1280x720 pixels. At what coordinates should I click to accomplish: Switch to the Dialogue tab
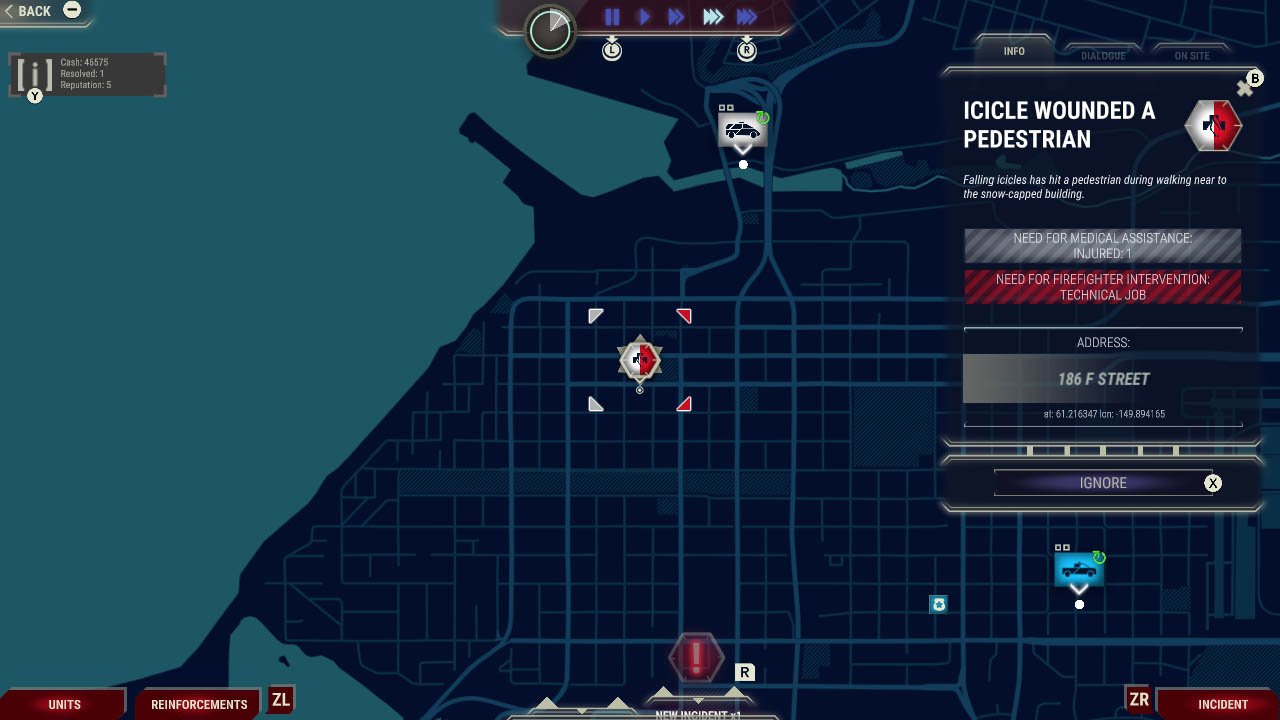tap(1103, 56)
